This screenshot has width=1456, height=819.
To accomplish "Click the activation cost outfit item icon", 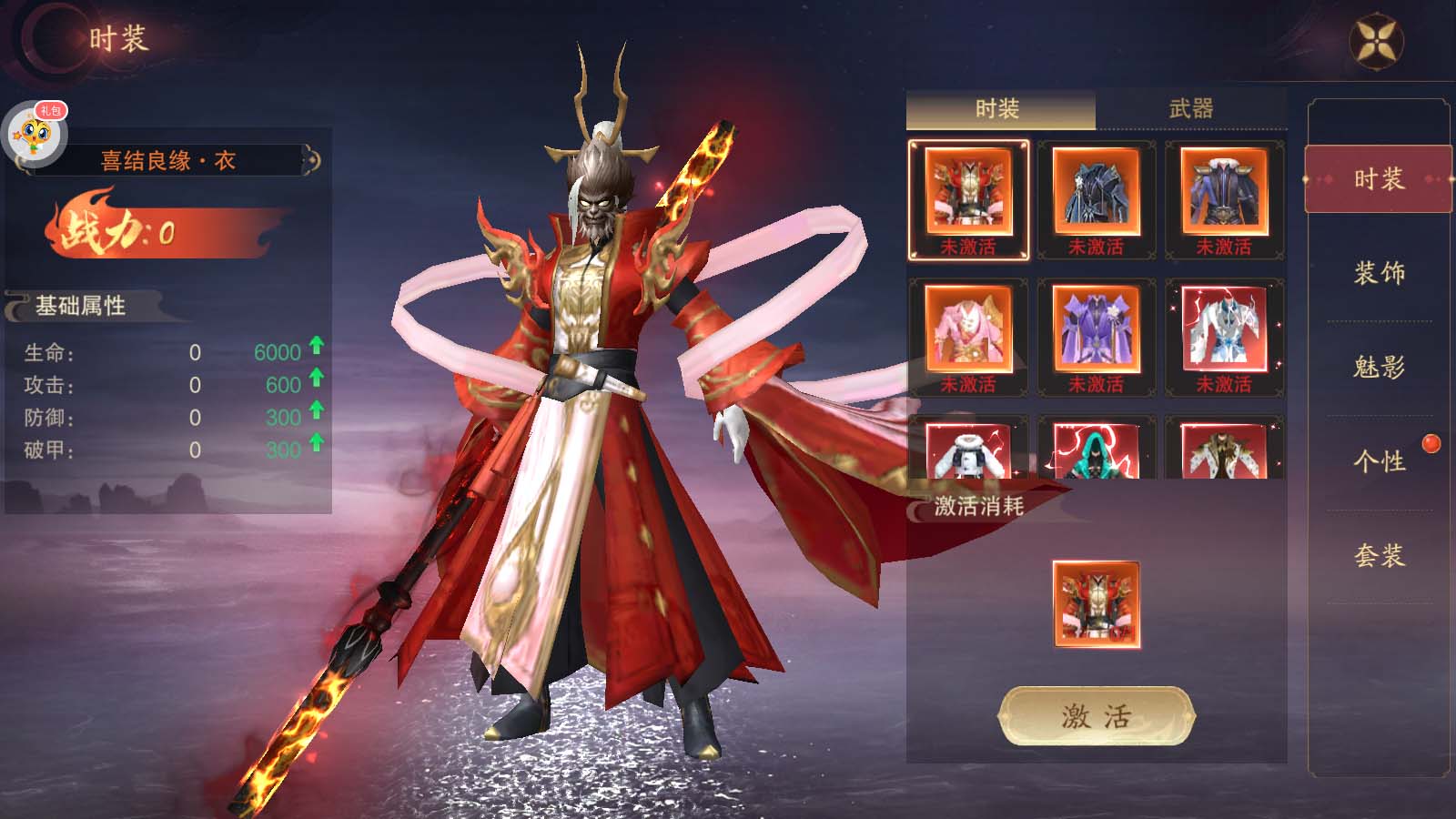I will [1097, 604].
